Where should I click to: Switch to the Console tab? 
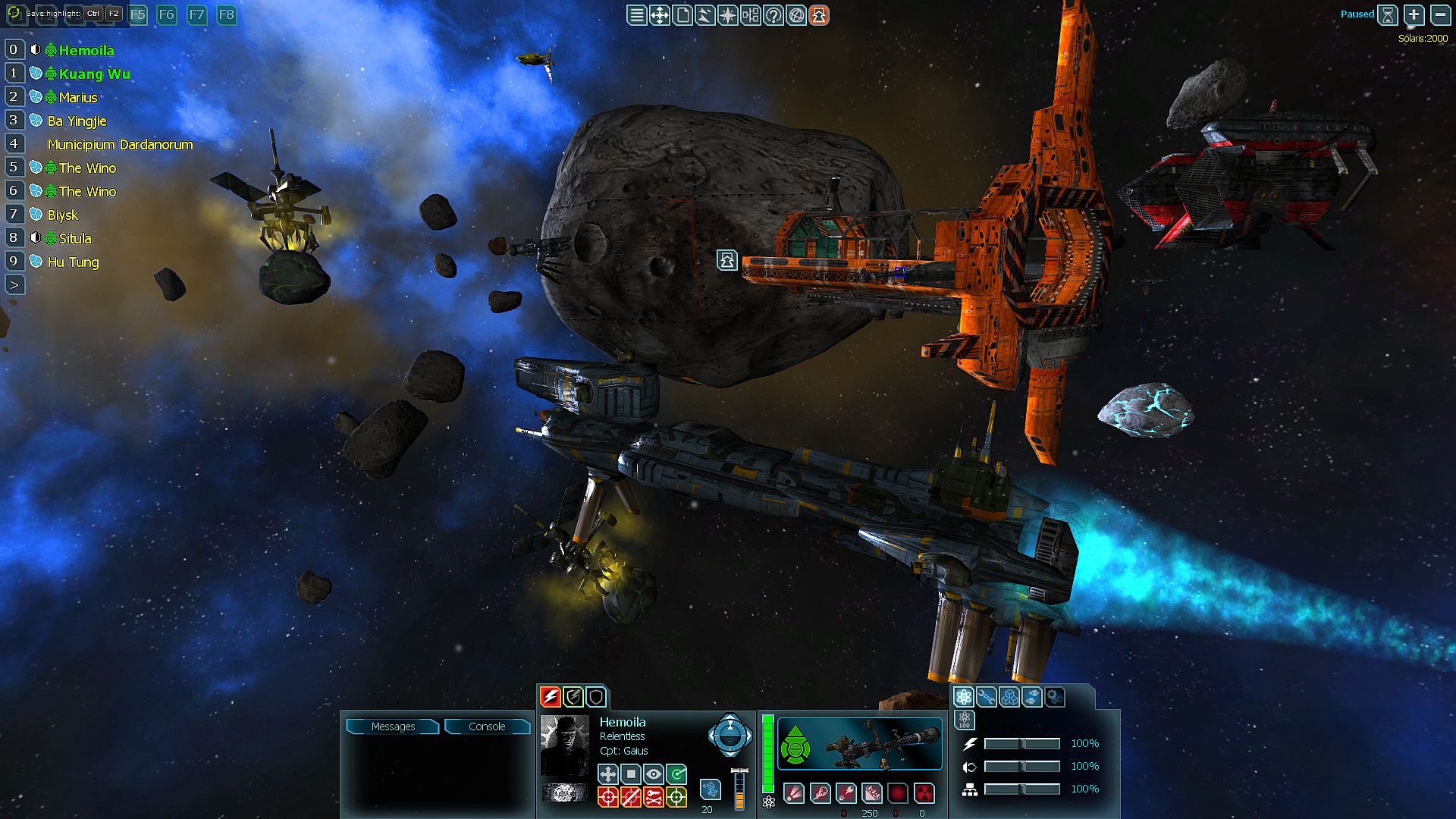point(487,726)
